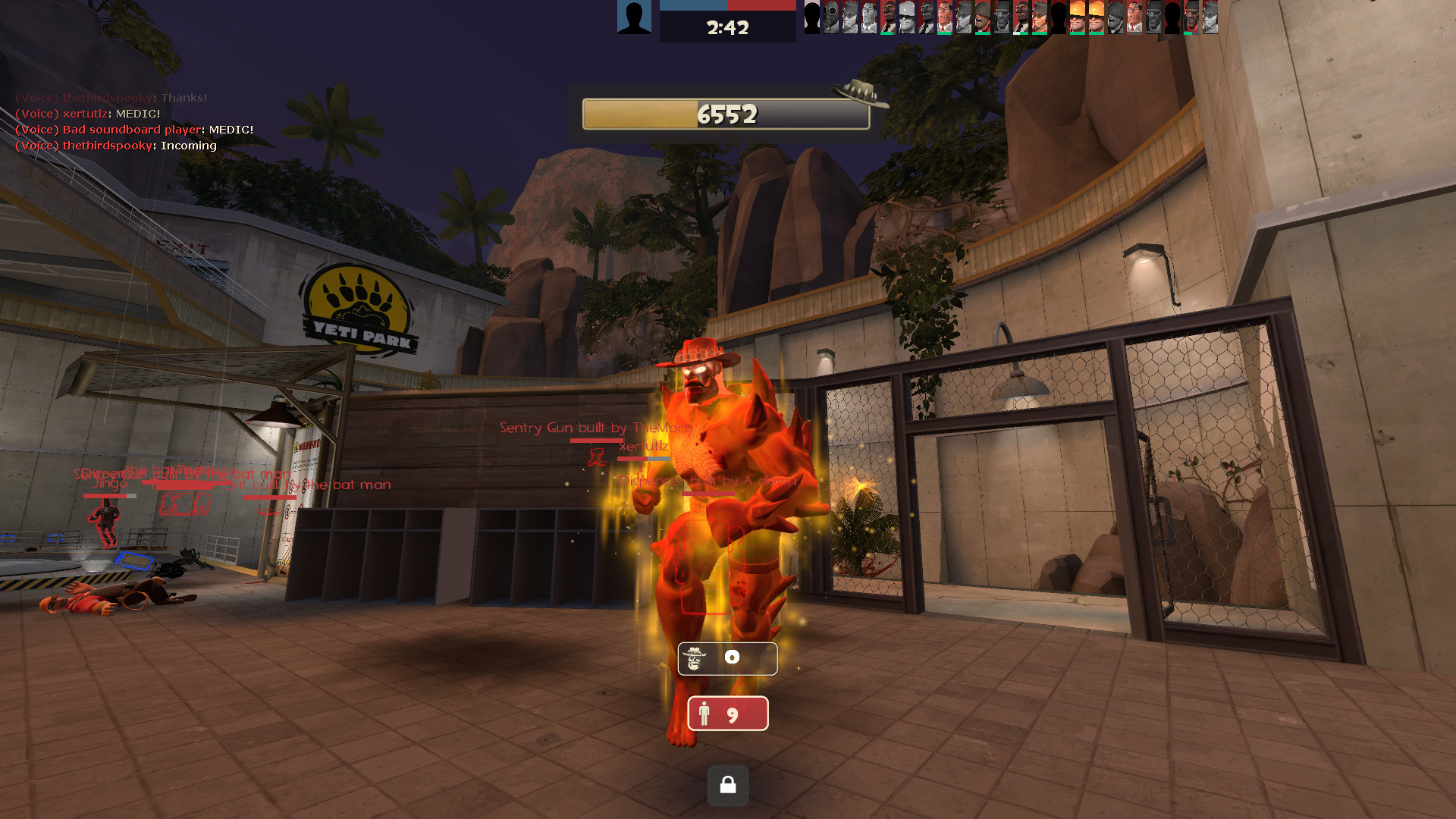Click the 2:42 round timer display
Image resolution: width=1456 pixels, height=819 pixels.
[x=727, y=29]
